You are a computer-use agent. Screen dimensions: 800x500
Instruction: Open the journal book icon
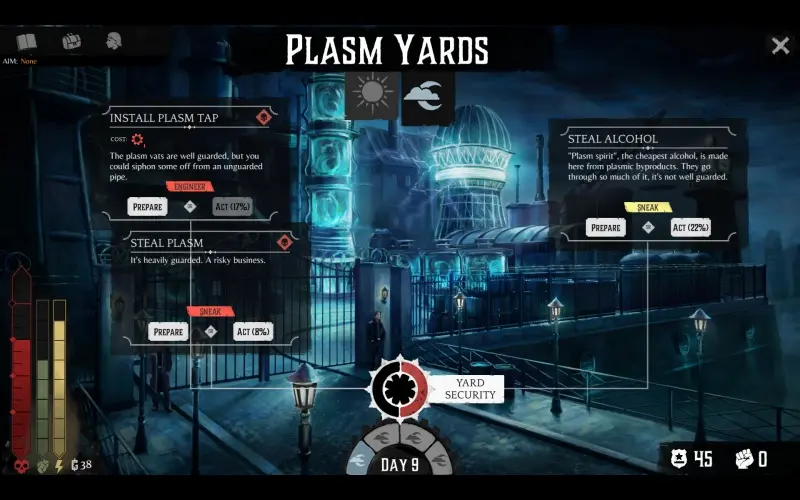pyautogui.click(x=27, y=42)
